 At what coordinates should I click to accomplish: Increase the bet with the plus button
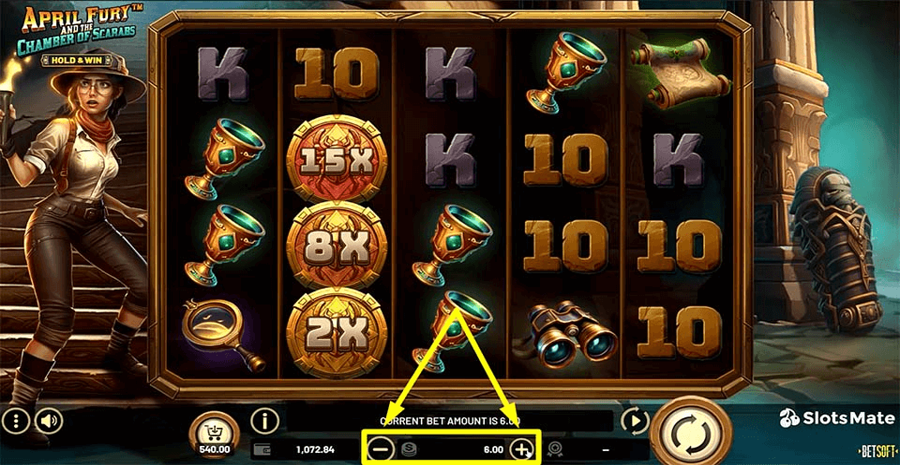pos(521,449)
